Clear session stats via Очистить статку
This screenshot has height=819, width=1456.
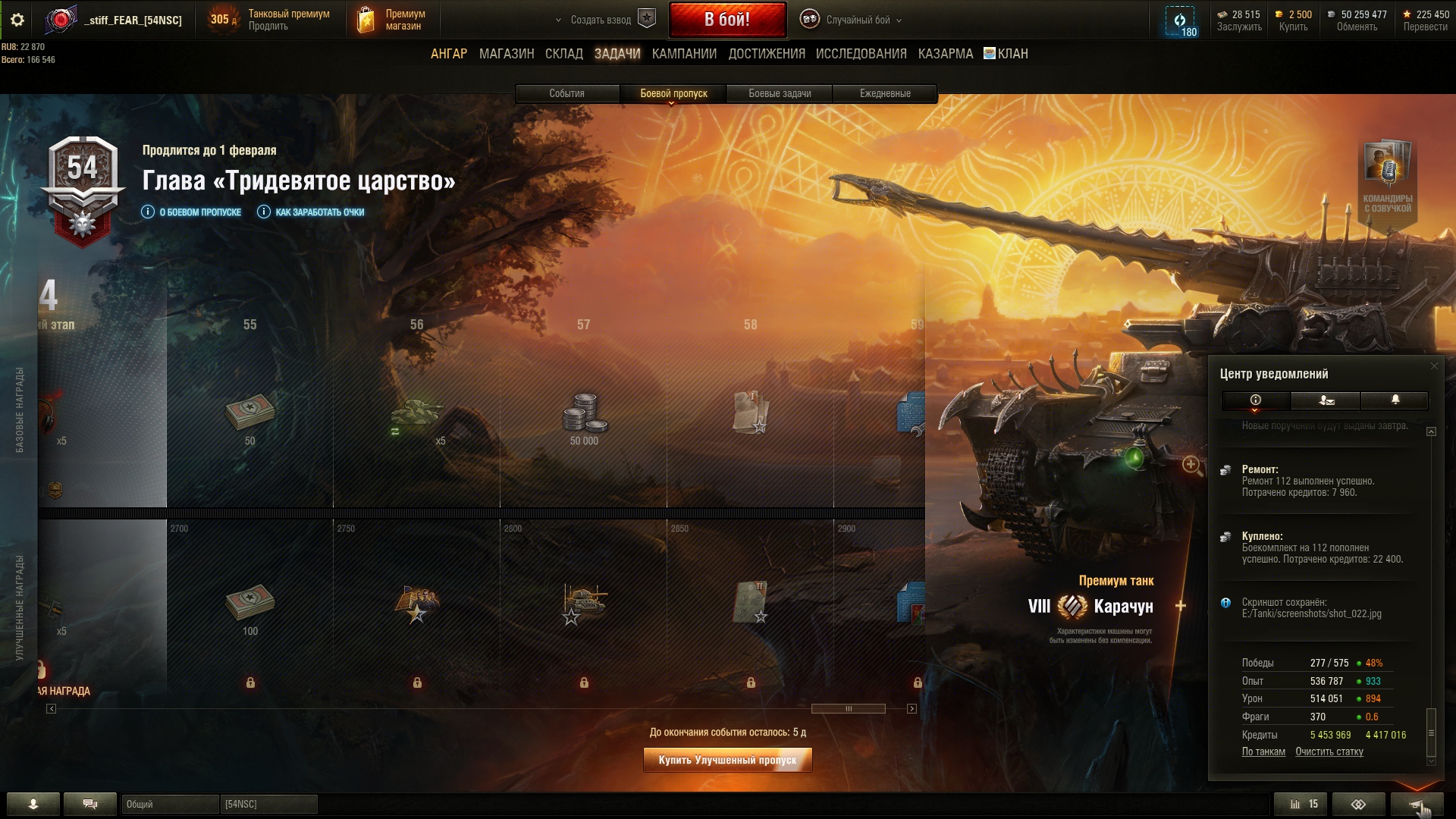click(x=1329, y=752)
